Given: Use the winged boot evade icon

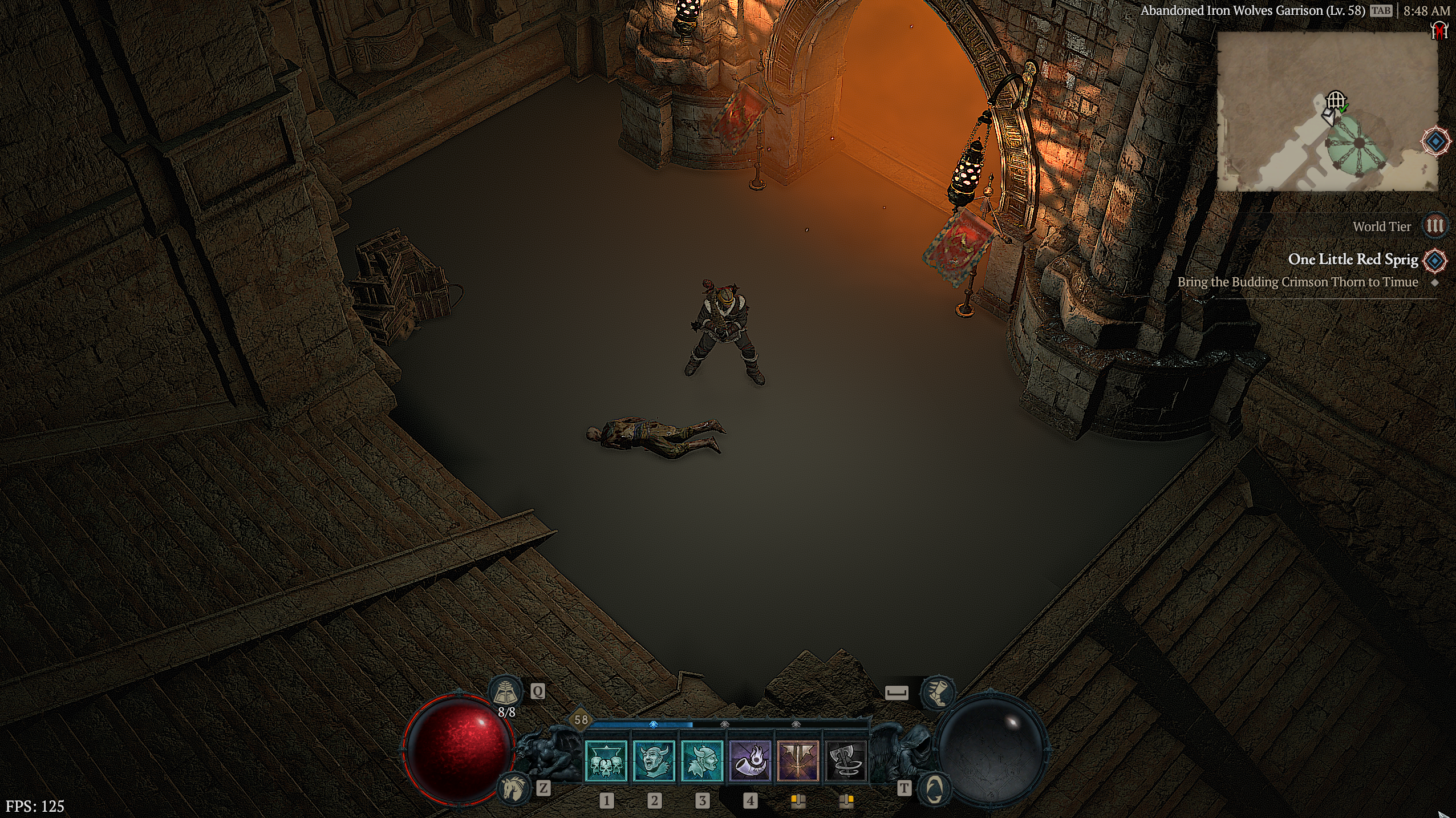Looking at the screenshot, I should coord(936,693).
